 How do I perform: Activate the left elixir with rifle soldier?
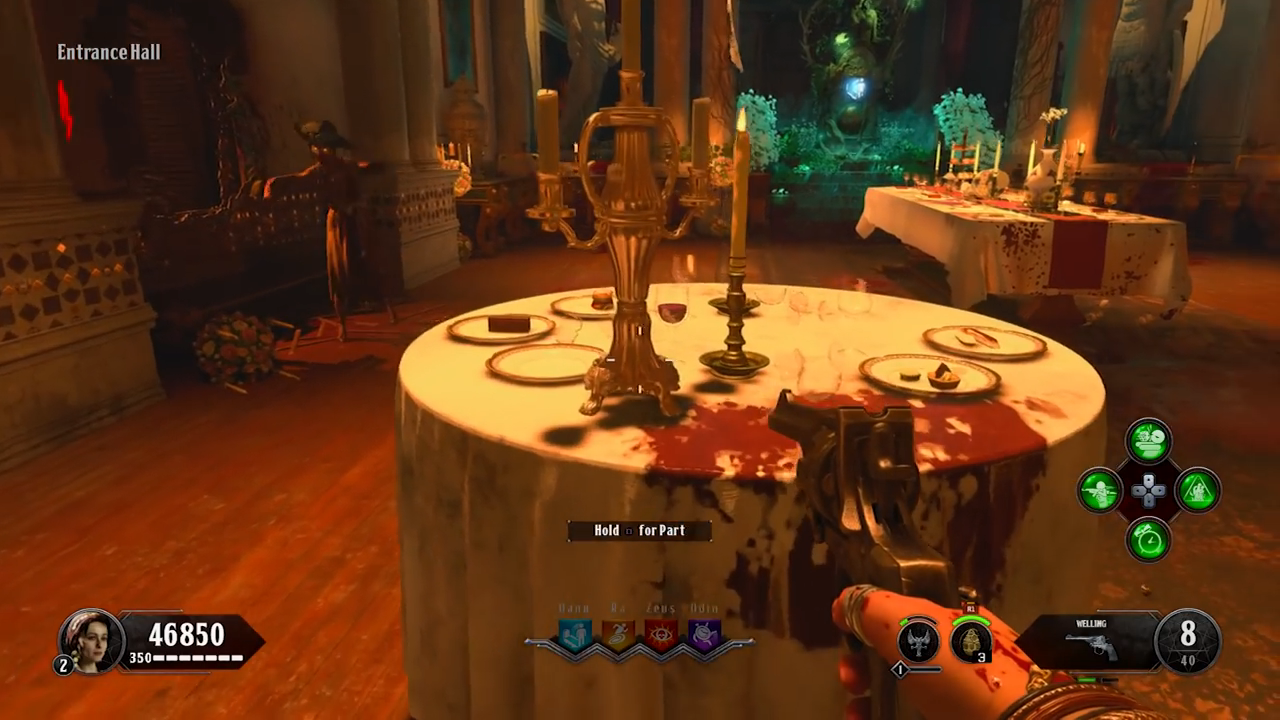click(1099, 491)
